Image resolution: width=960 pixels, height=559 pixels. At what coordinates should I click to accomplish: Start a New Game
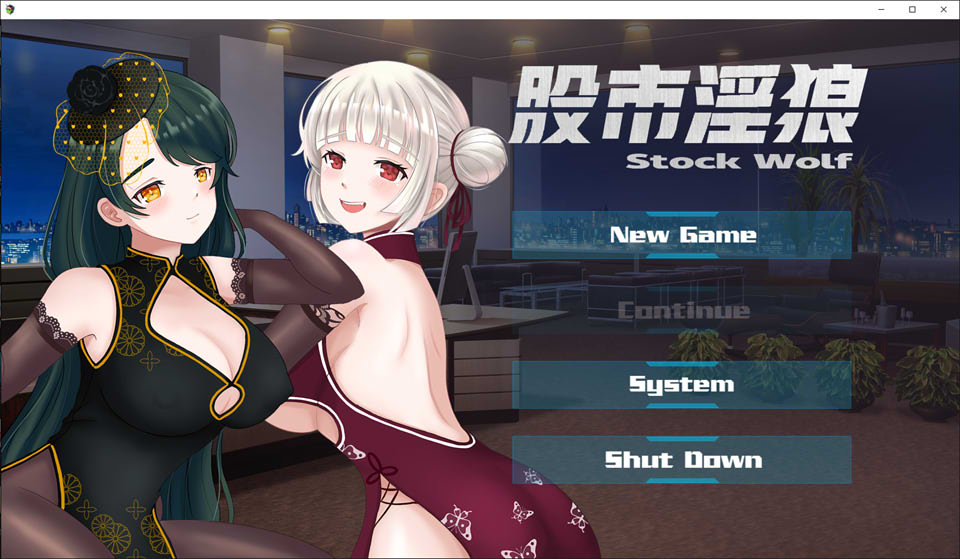[682, 235]
